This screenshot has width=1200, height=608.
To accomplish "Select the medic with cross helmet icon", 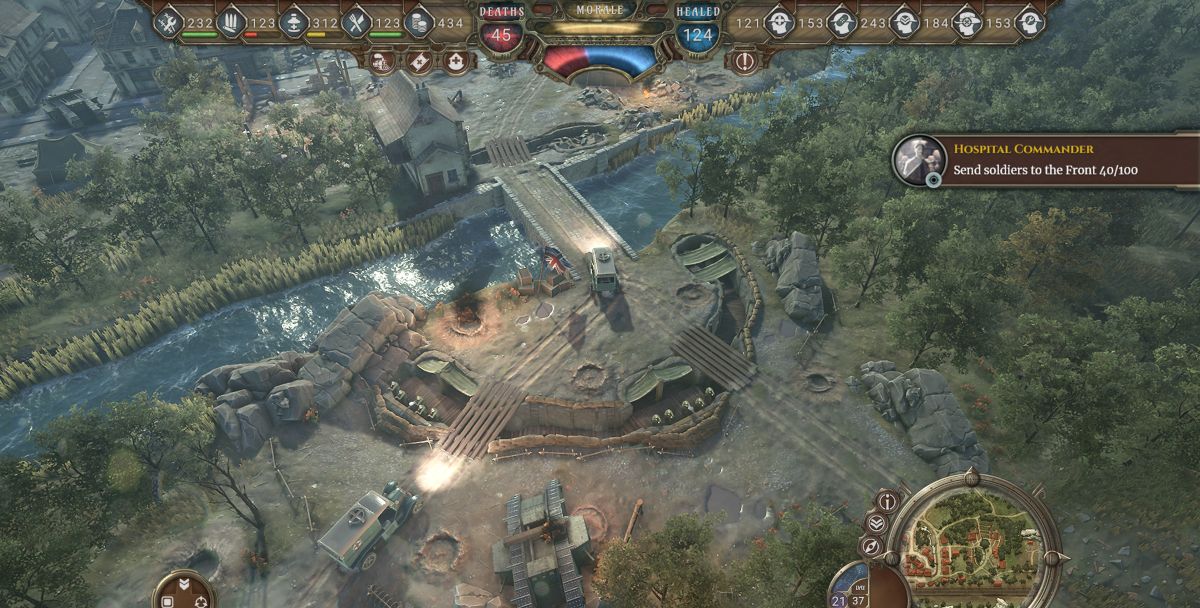I will point(780,22).
